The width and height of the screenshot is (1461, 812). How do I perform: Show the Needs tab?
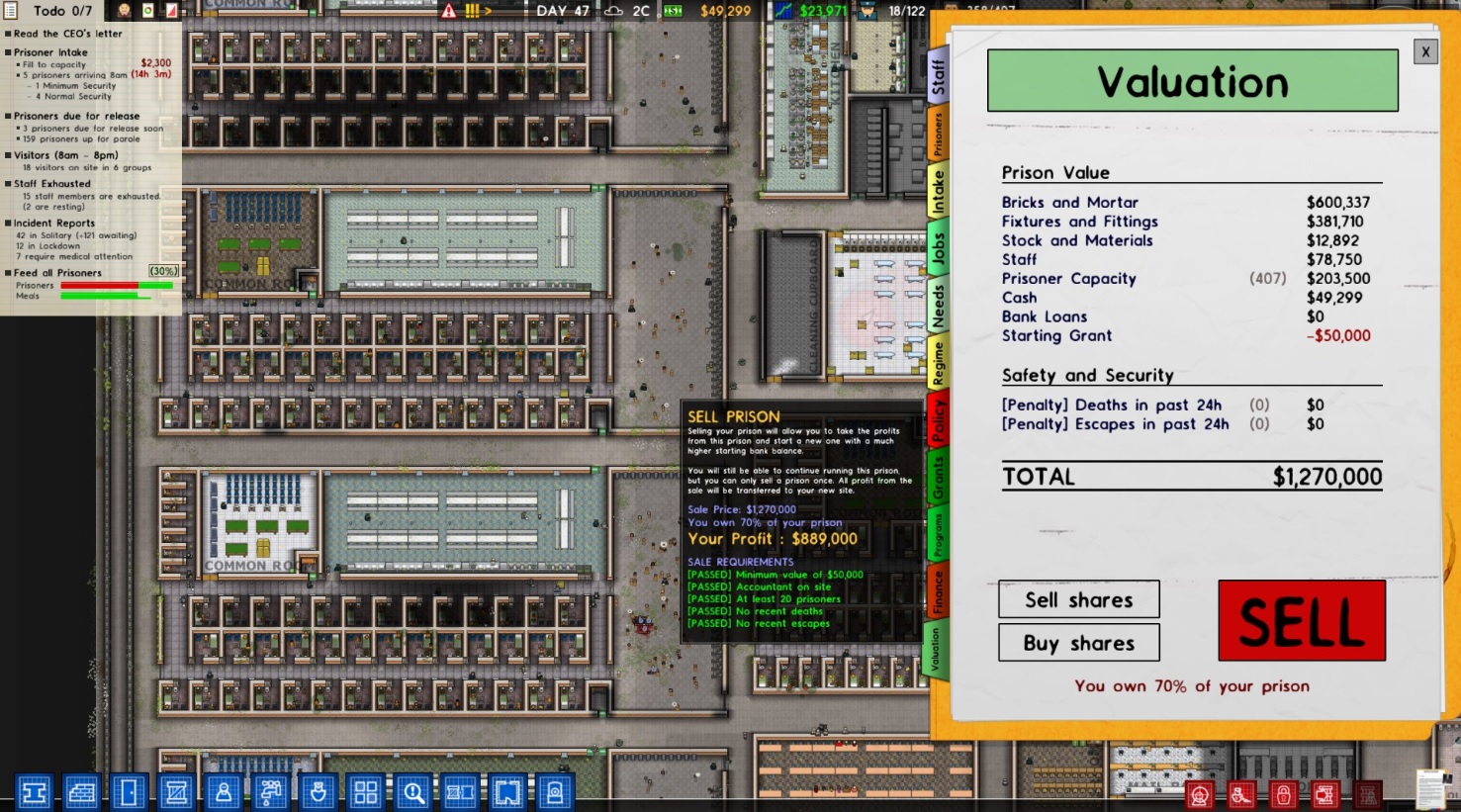pos(938,305)
